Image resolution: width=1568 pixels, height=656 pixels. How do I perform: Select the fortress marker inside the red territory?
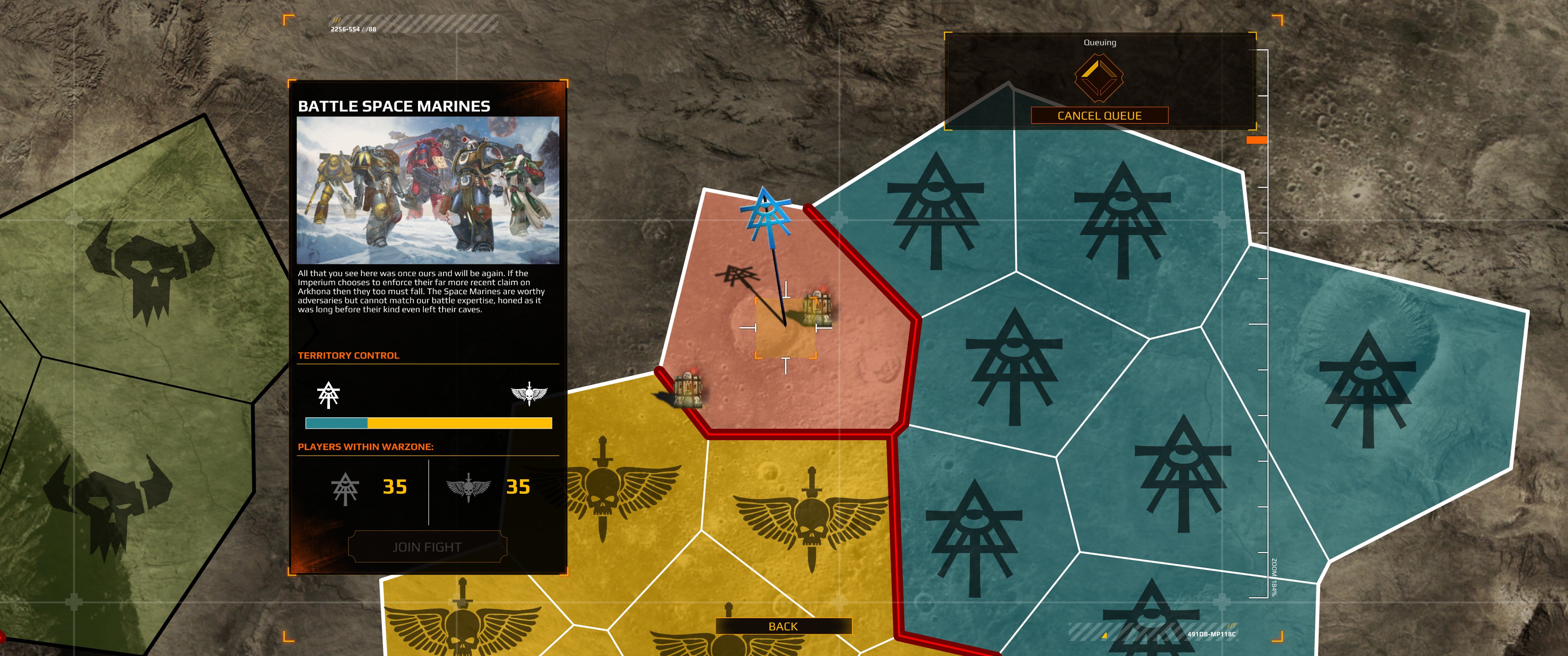pyautogui.click(x=817, y=307)
